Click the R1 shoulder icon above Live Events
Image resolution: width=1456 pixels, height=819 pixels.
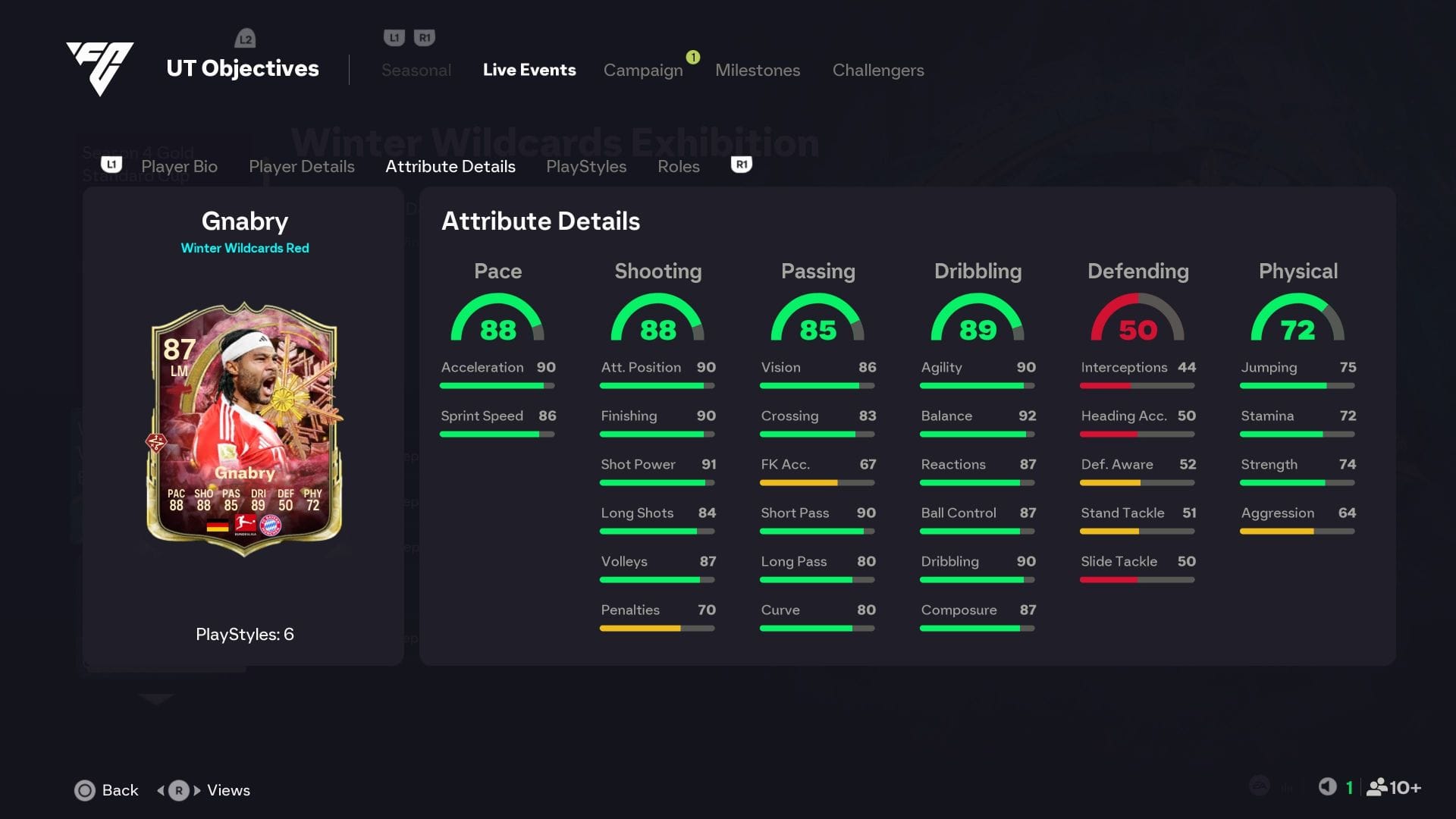[x=425, y=35]
